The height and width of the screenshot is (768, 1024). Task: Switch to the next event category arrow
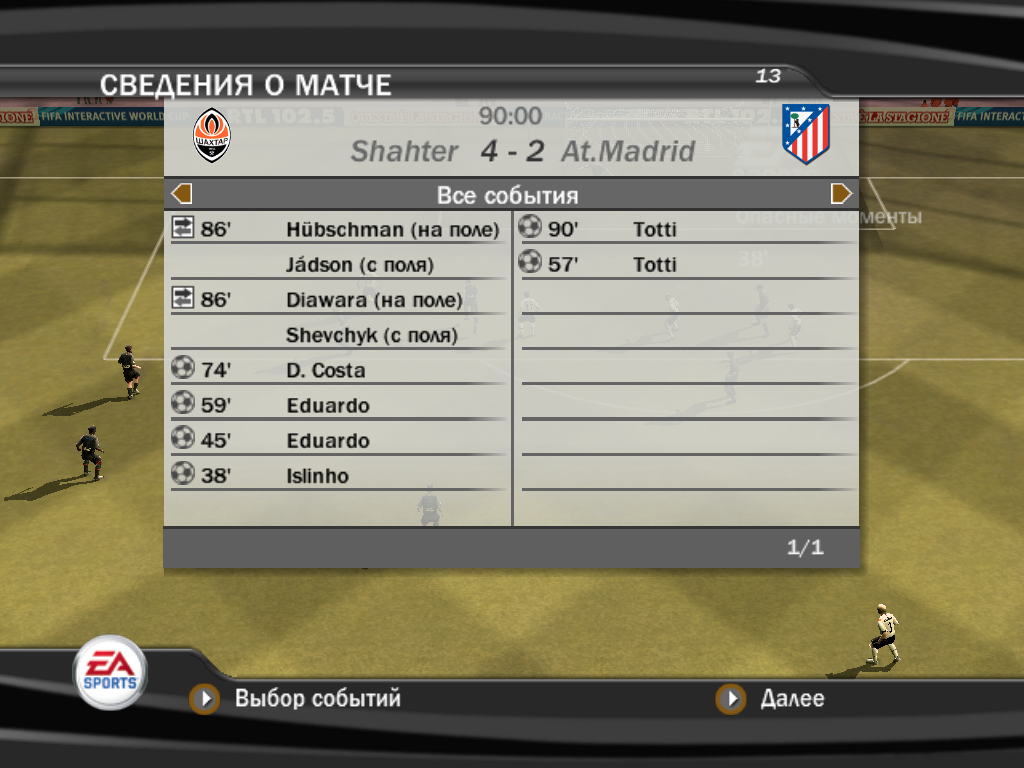click(x=841, y=194)
